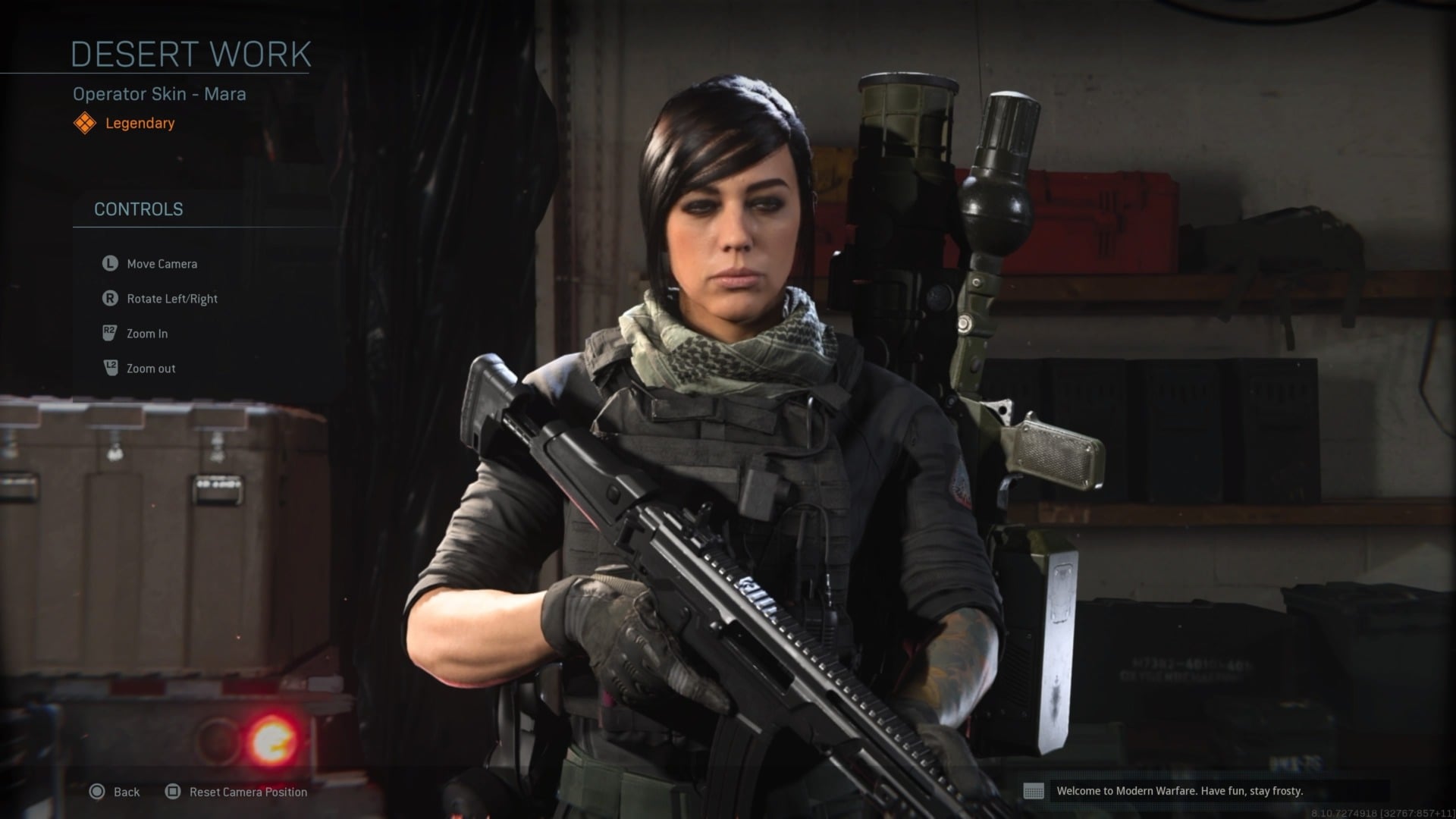Viewport: 1456px width, 819px height.
Task: Click the keyboard icon beside the welcome message
Action: (1036, 791)
